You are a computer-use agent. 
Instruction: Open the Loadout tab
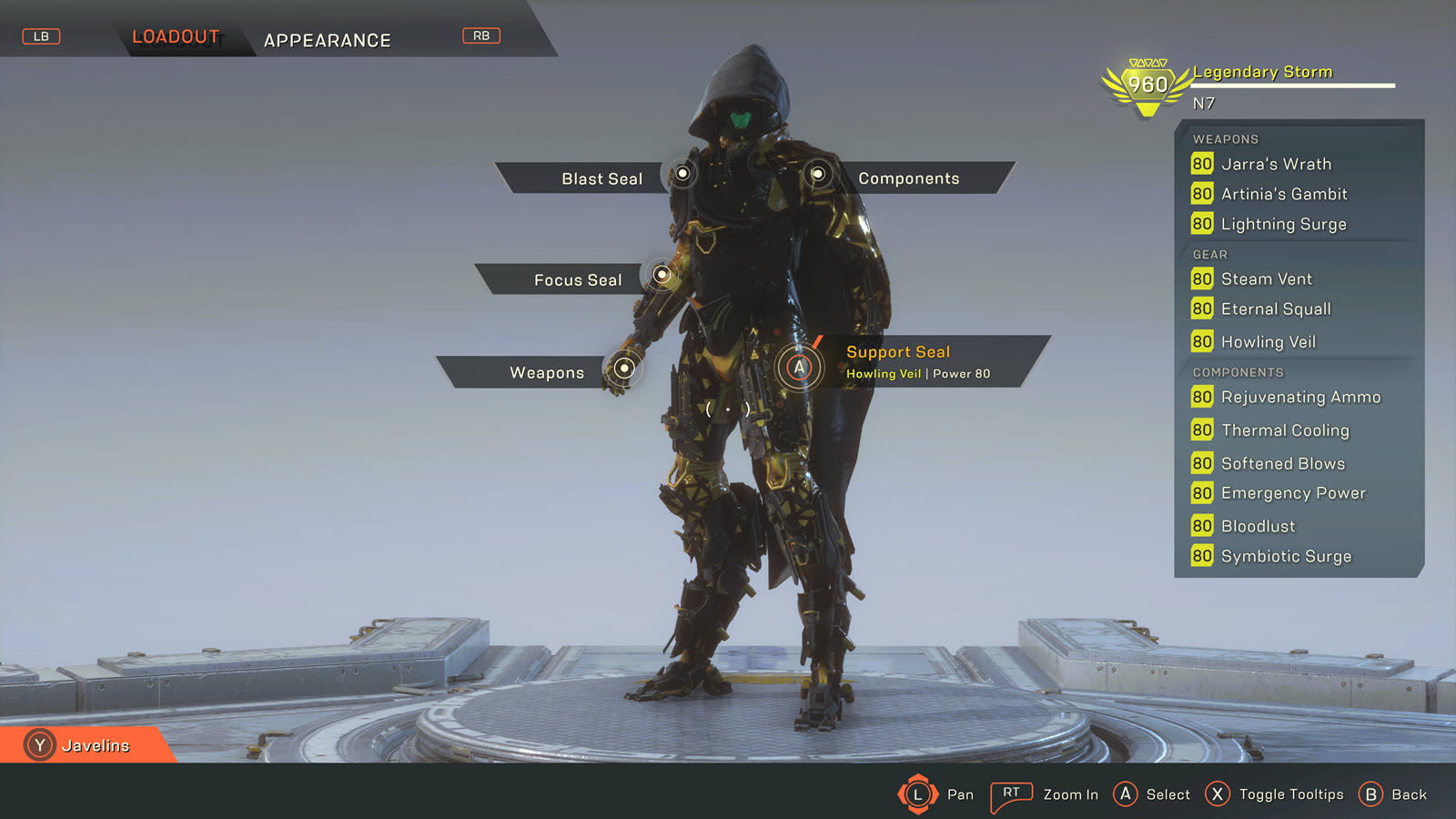click(176, 37)
